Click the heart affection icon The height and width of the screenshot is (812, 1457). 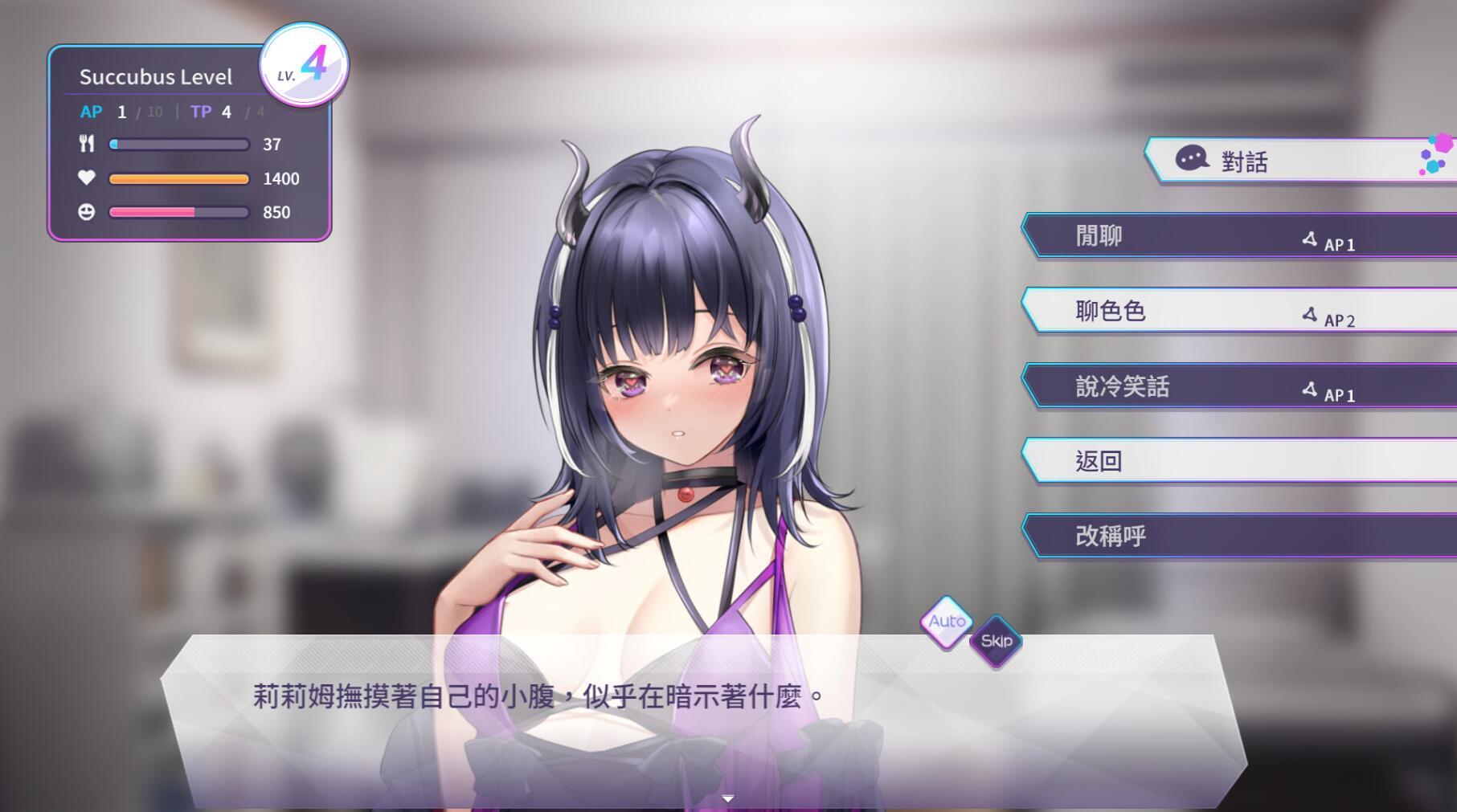87,178
